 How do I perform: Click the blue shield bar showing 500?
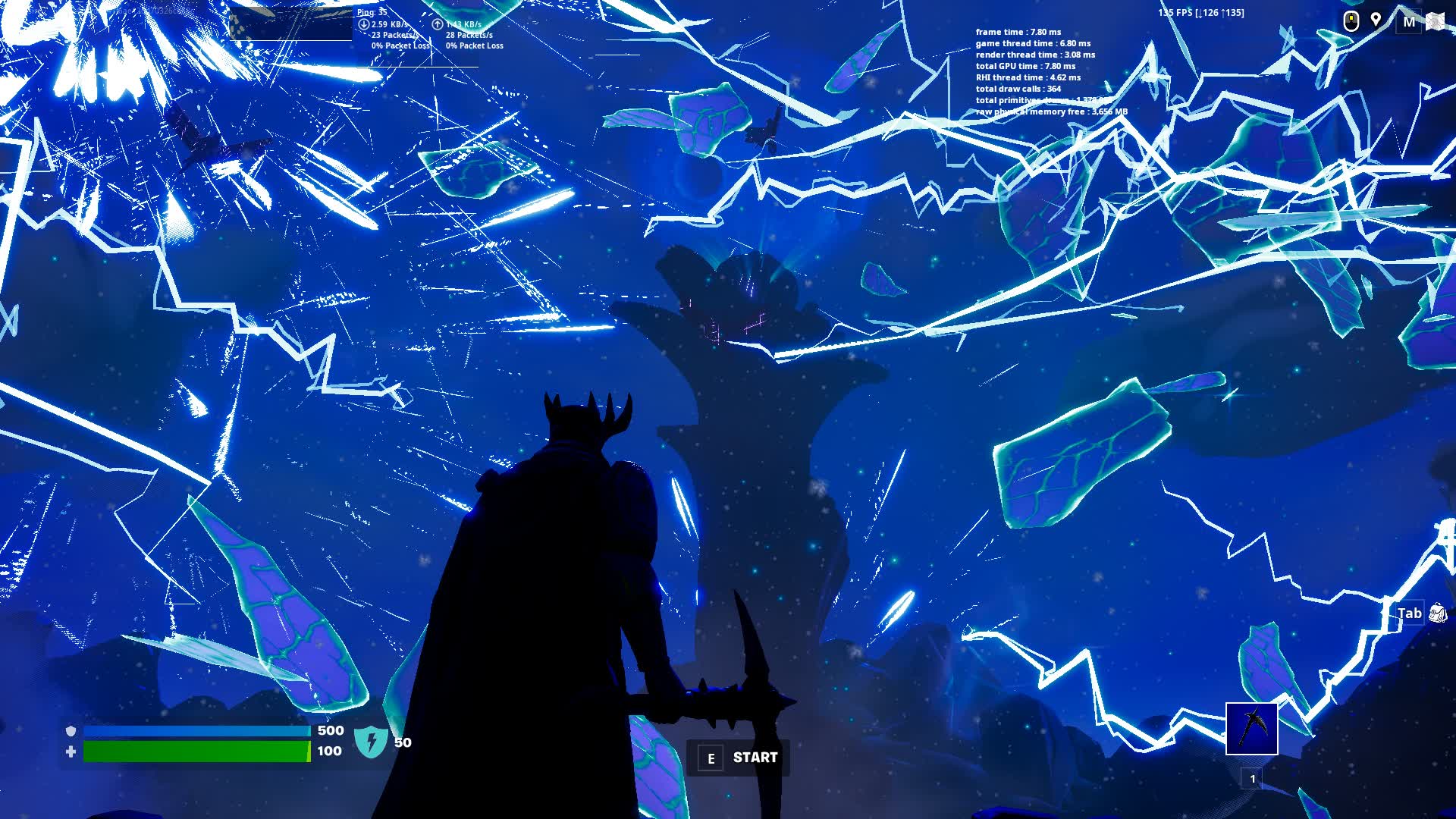[x=197, y=732]
